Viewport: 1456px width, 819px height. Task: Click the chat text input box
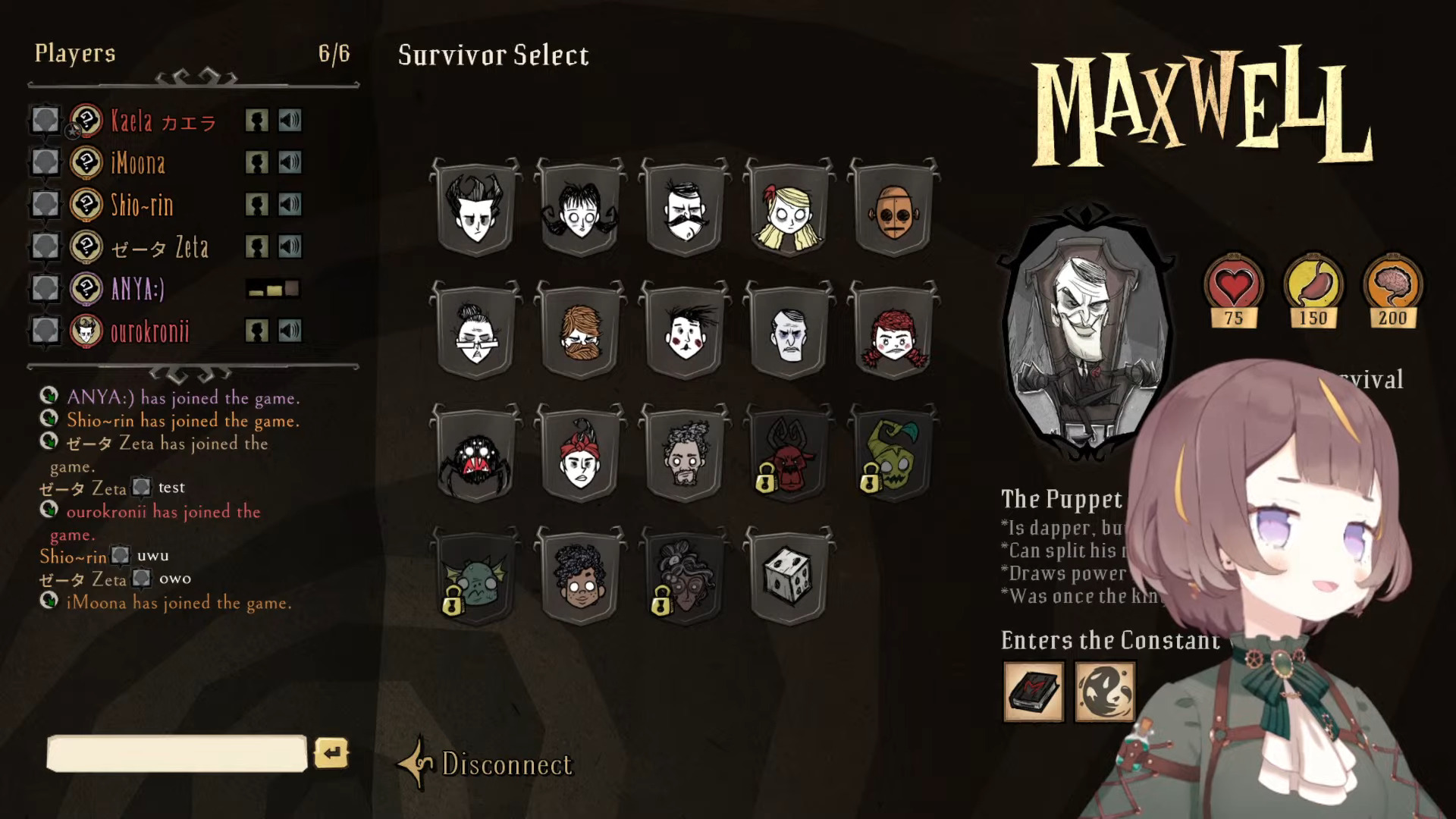pyautogui.click(x=177, y=754)
